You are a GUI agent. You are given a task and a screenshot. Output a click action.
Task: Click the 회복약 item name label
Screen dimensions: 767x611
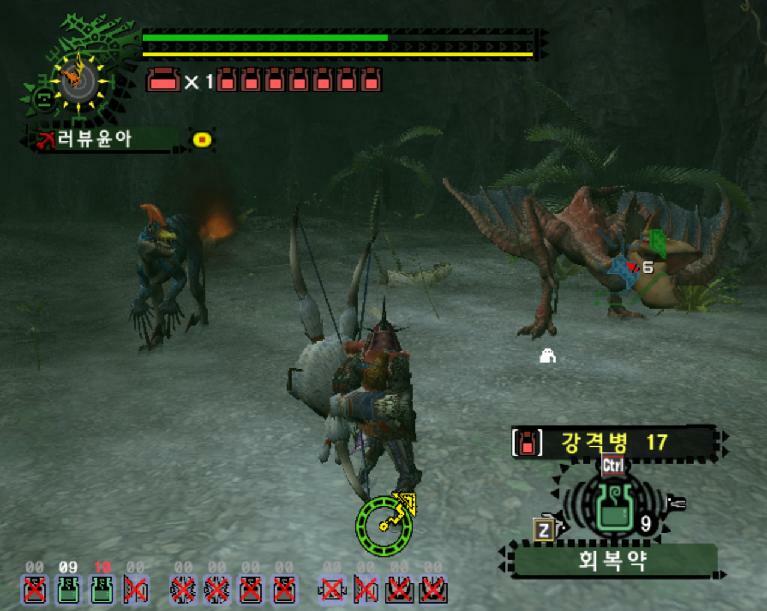coord(613,560)
